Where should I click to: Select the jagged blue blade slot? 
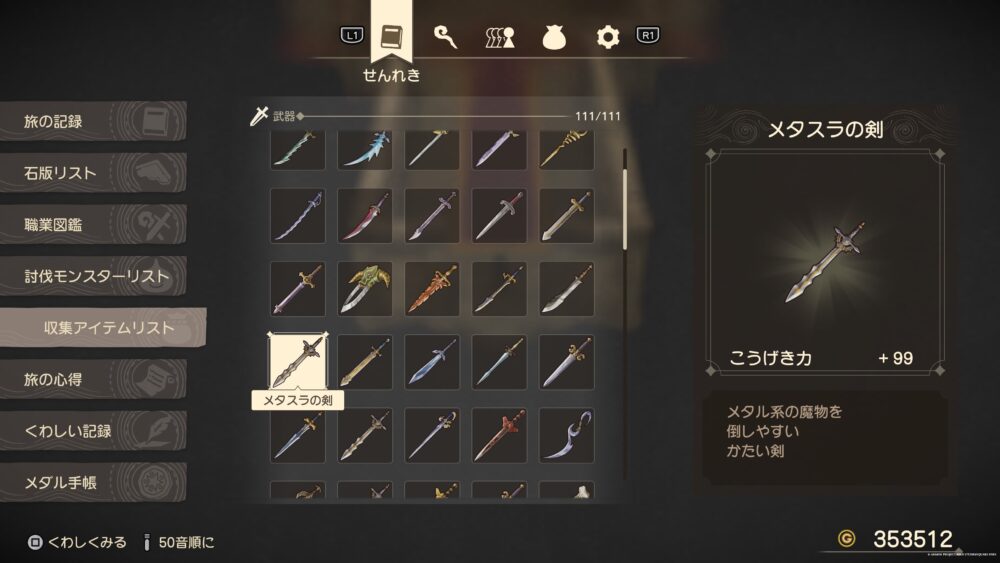pyautogui.click(x=364, y=149)
